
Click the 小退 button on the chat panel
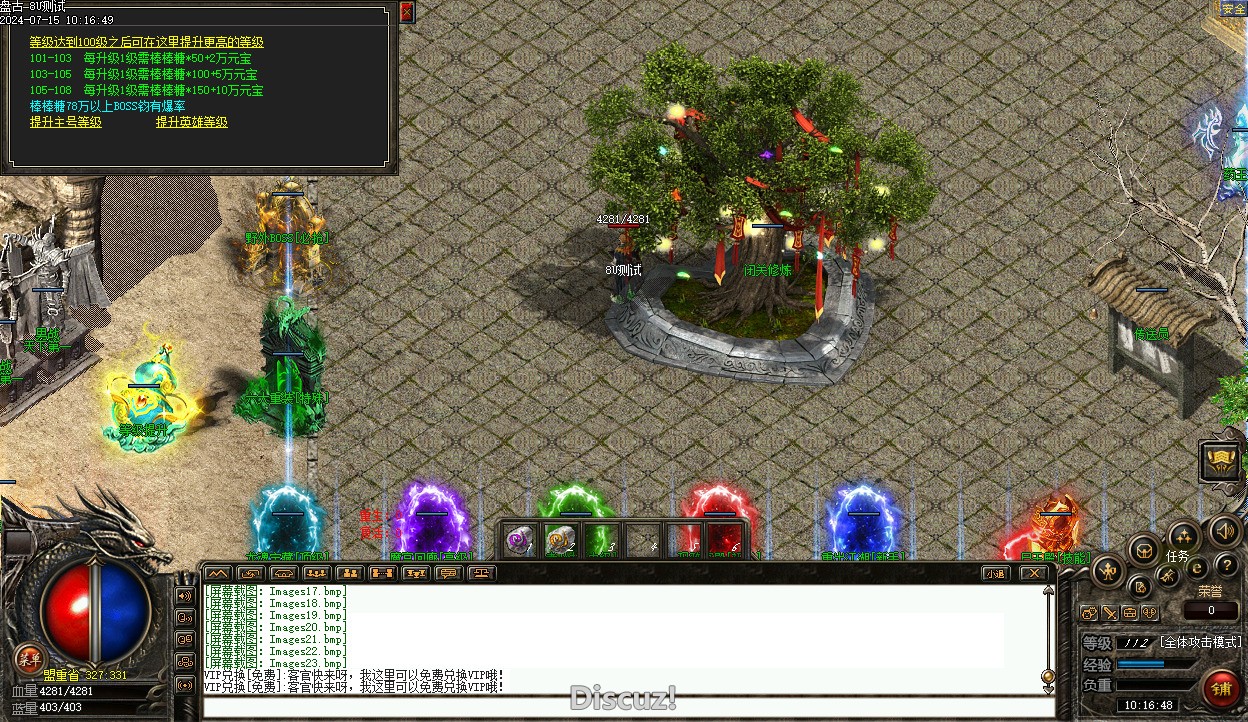pyautogui.click(x=994, y=573)
